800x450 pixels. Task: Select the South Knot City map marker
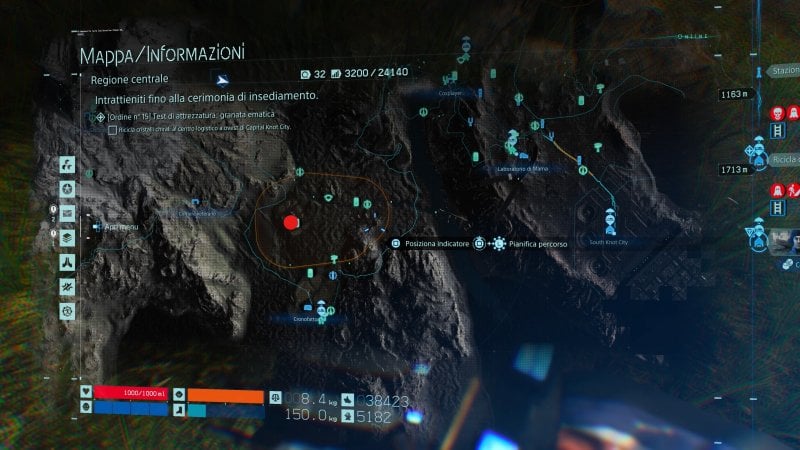pos(609,222)
